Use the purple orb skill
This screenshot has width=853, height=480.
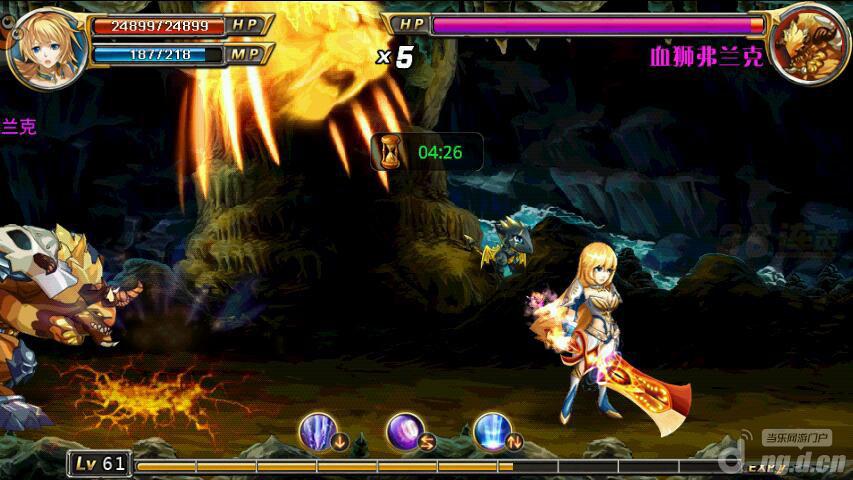click(x=404, y=431)
